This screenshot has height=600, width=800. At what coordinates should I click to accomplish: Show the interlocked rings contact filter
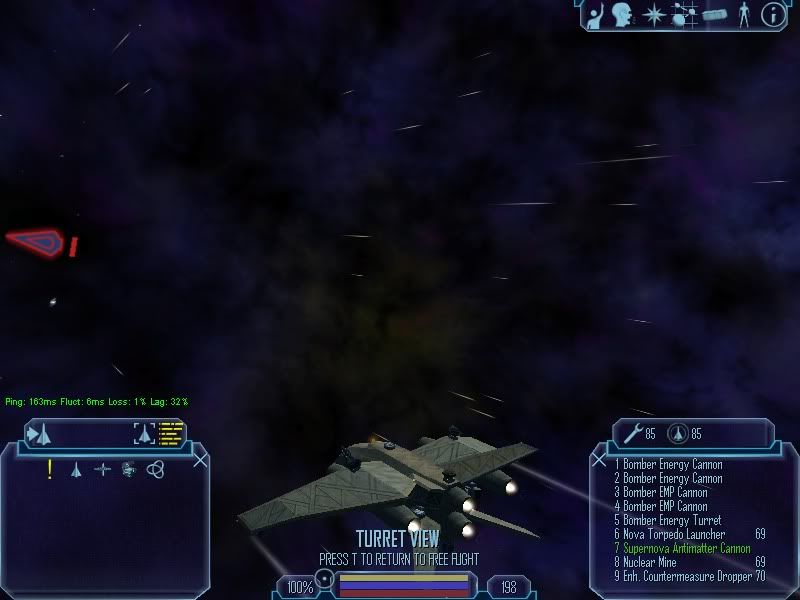coord(155,469)
